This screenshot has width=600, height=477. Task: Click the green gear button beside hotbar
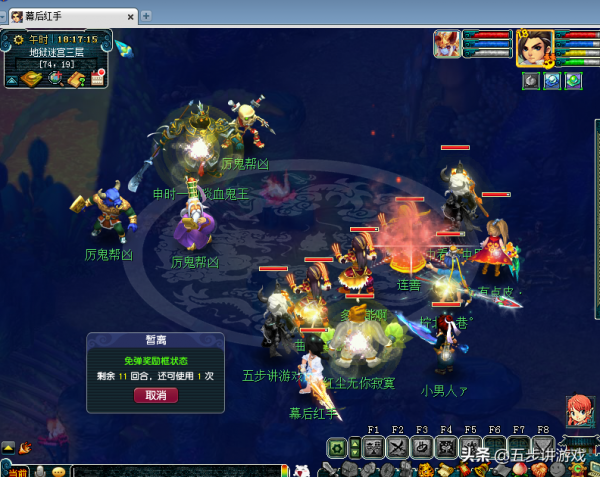(x=338, y=448)
